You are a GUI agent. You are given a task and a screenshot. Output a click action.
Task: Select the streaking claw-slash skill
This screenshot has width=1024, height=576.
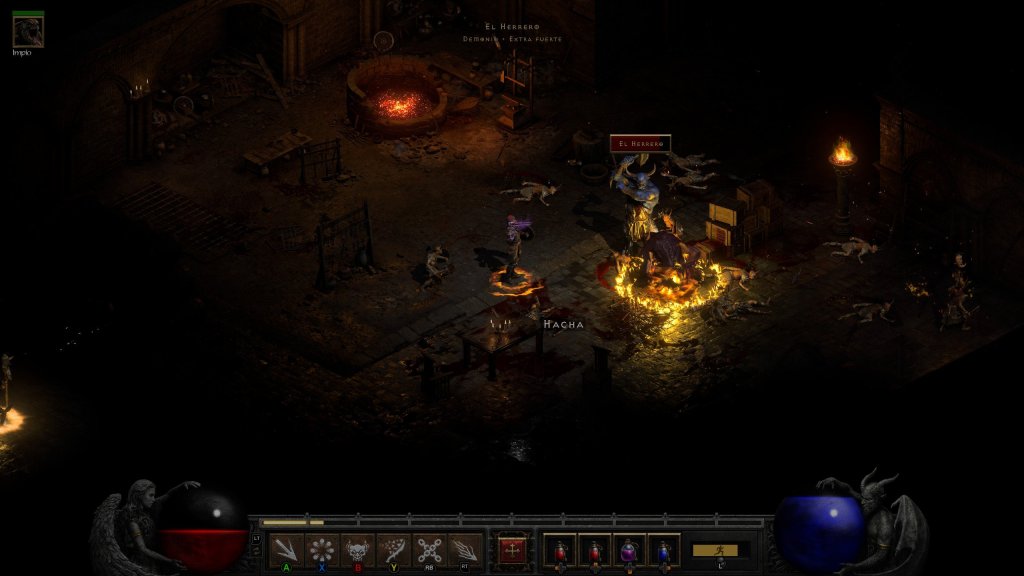(465, 550)
